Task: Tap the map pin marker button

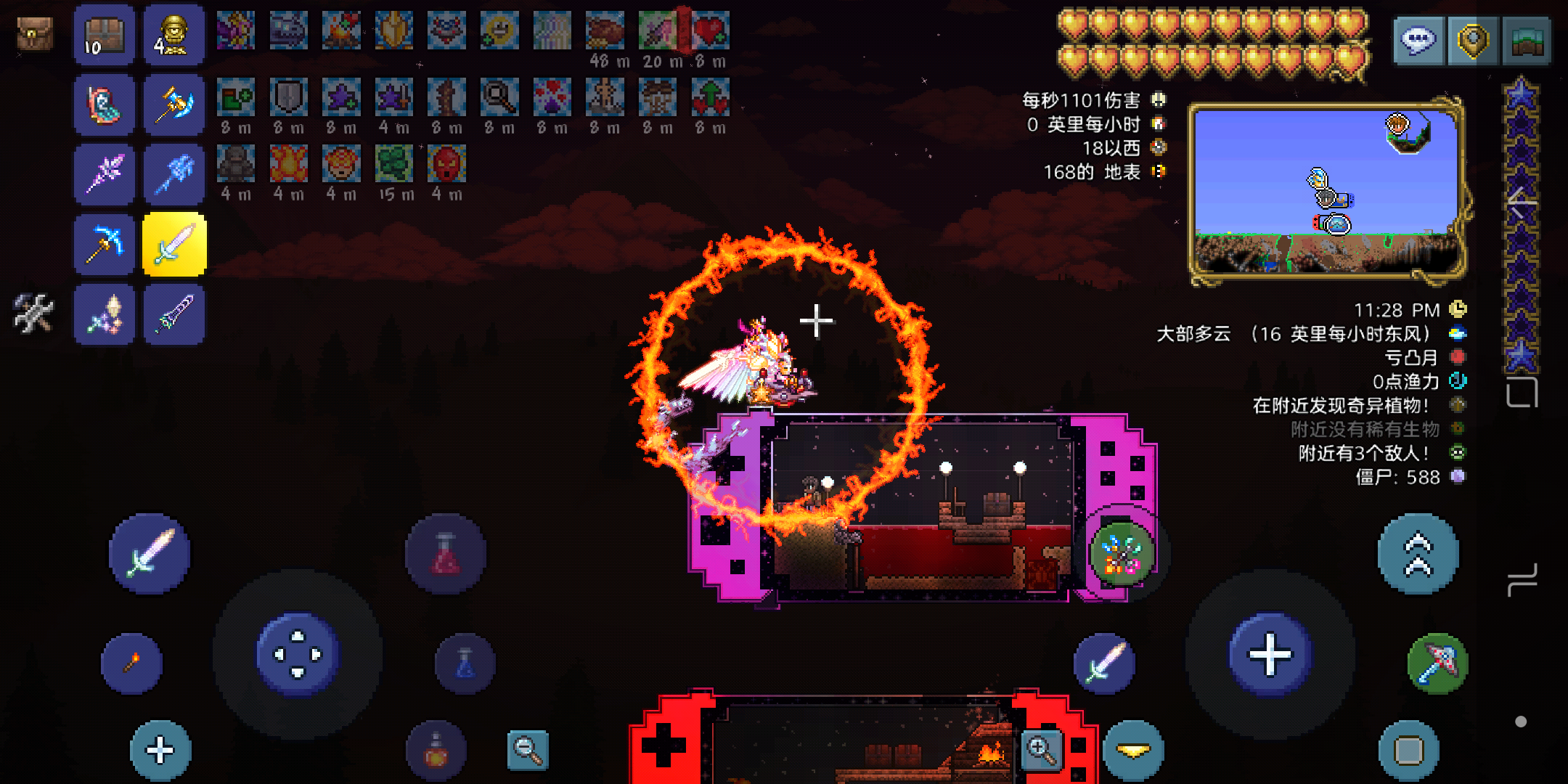Action: pyautogui.click(x=1471, y=40)
